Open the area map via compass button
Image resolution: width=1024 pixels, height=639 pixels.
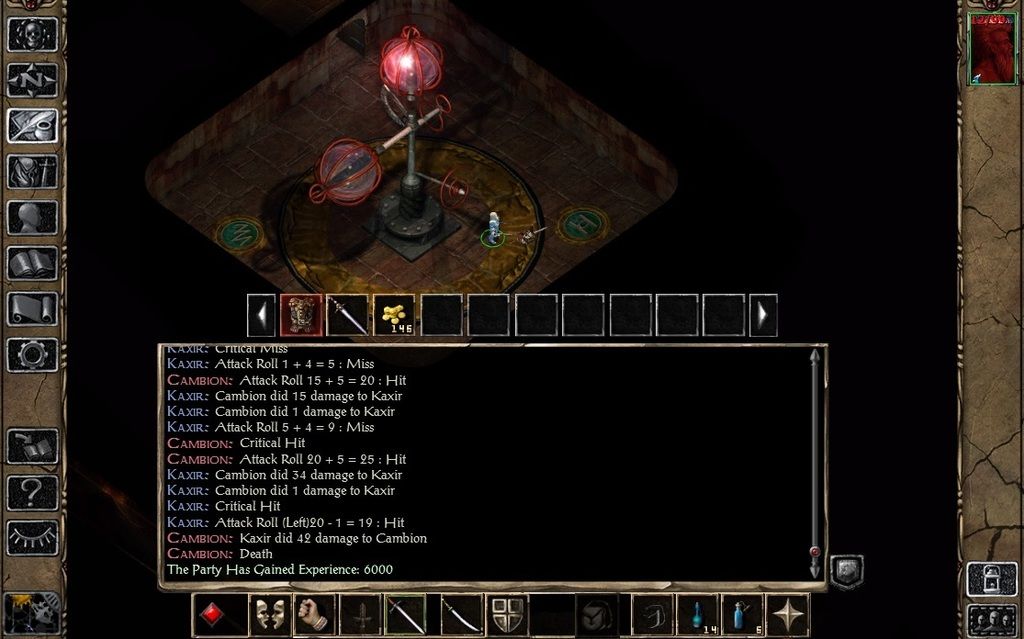tap(32, 80)
